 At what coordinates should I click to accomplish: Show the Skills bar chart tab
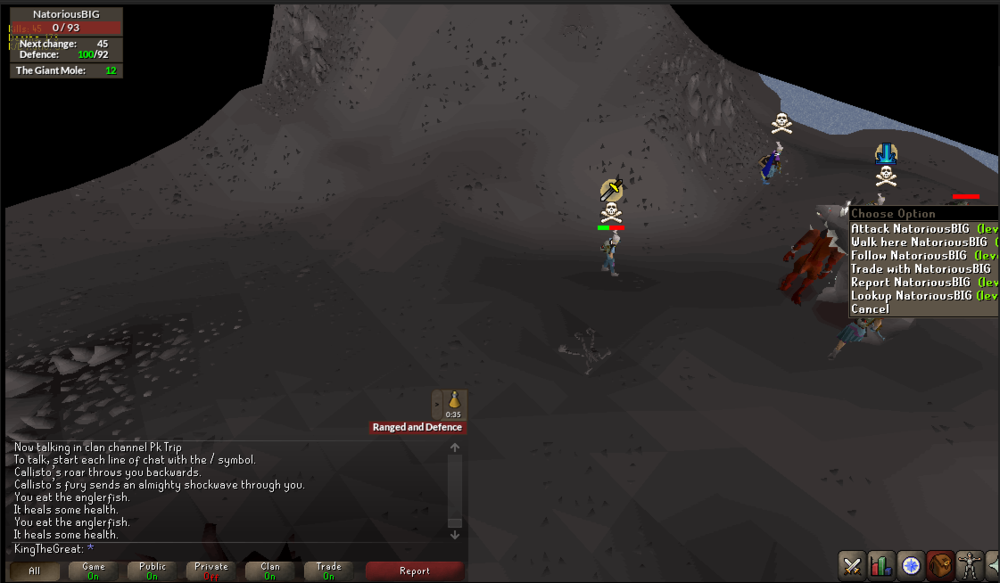point(881,565)
